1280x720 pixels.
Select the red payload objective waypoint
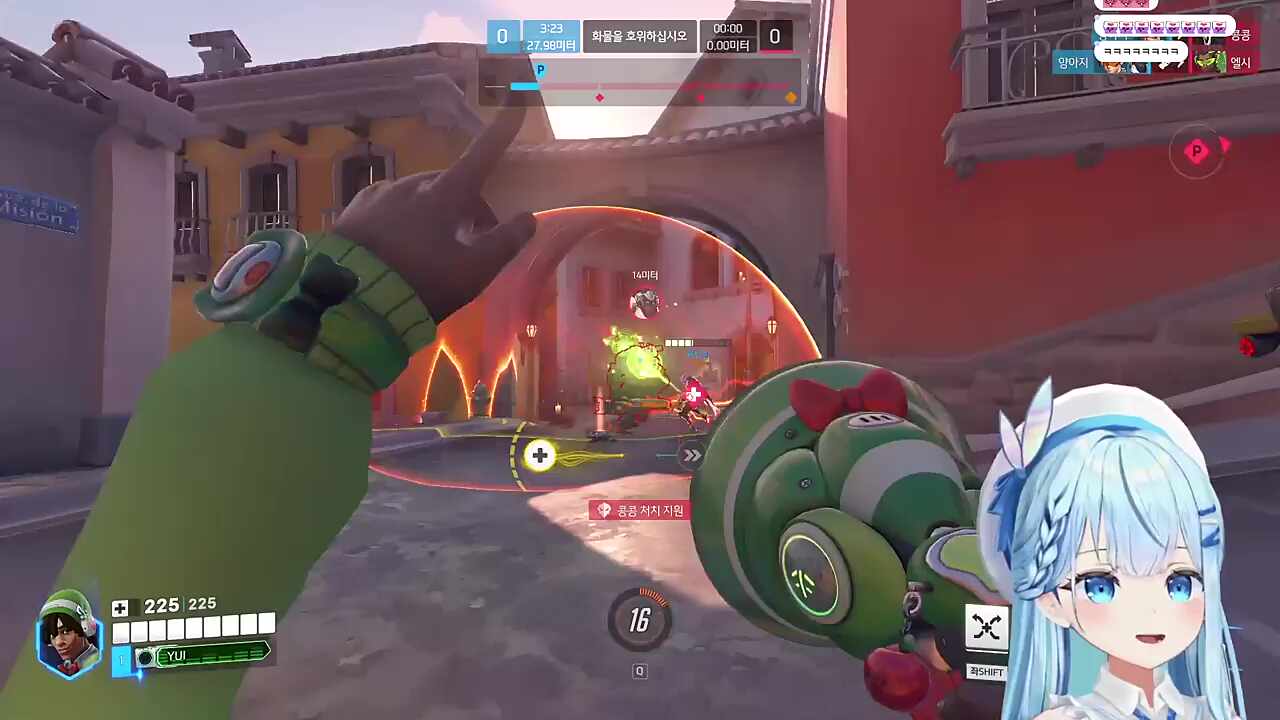[x=1196, y=152]
